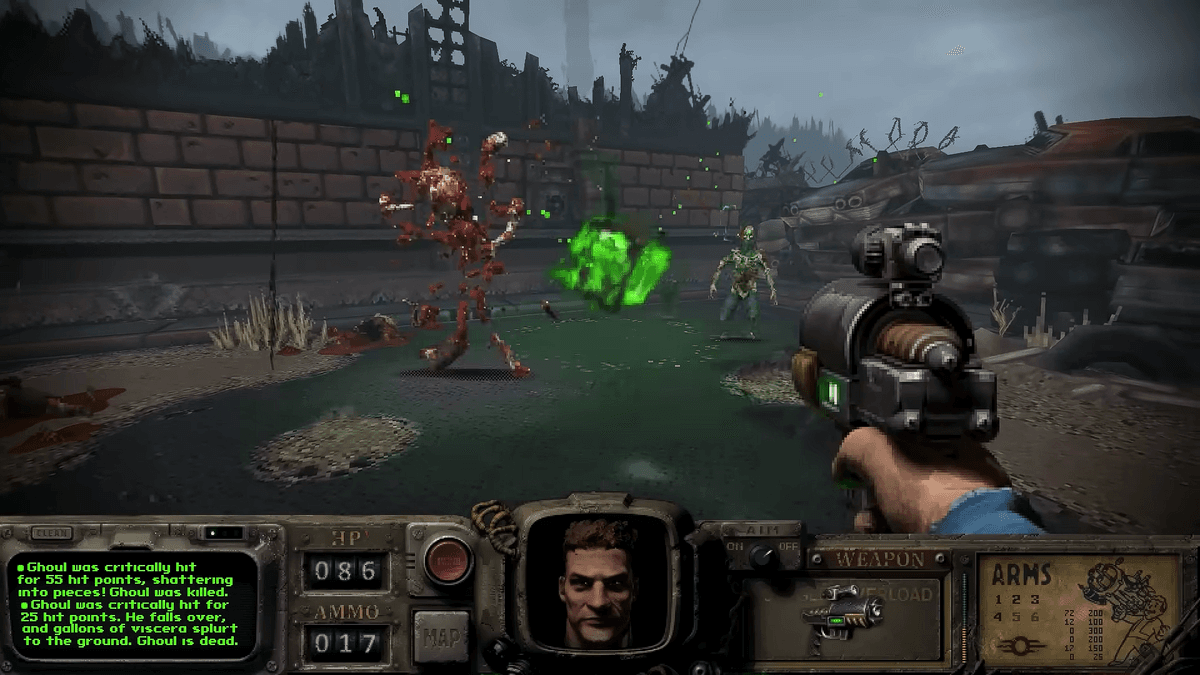The image size is (1200, 675).
Task: Choose weapon slot 2 in ARMS panel
Action: [1015, 598]
